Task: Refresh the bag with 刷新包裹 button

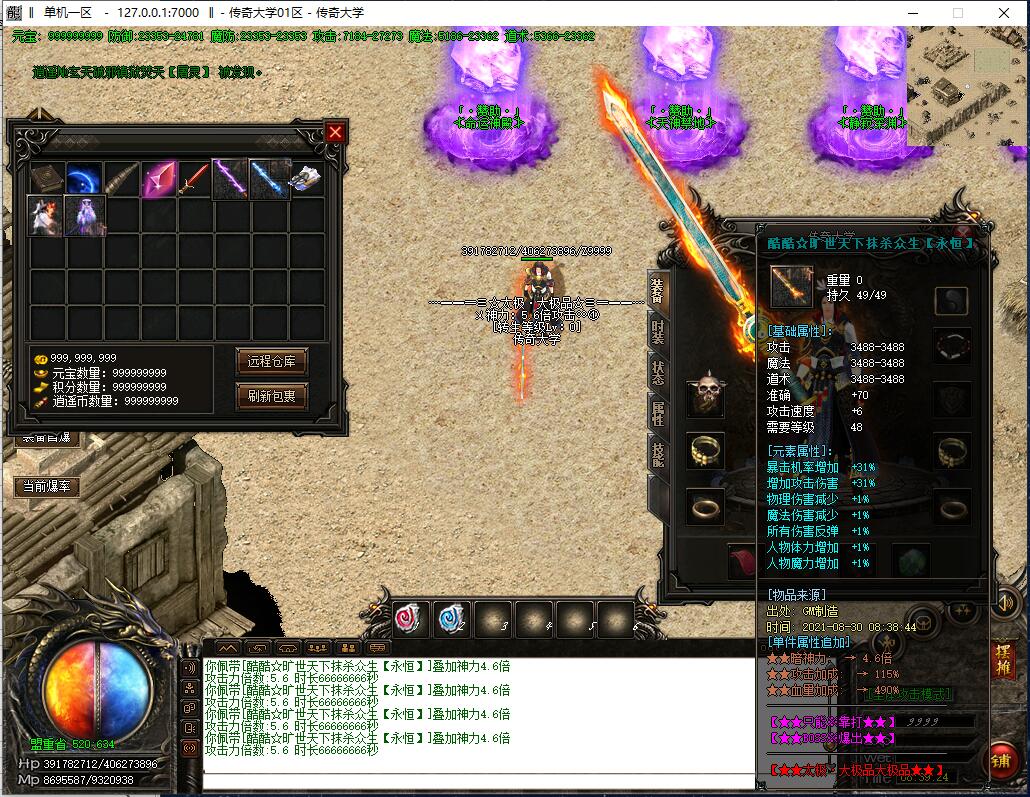Action: click(x=271, y=396)
